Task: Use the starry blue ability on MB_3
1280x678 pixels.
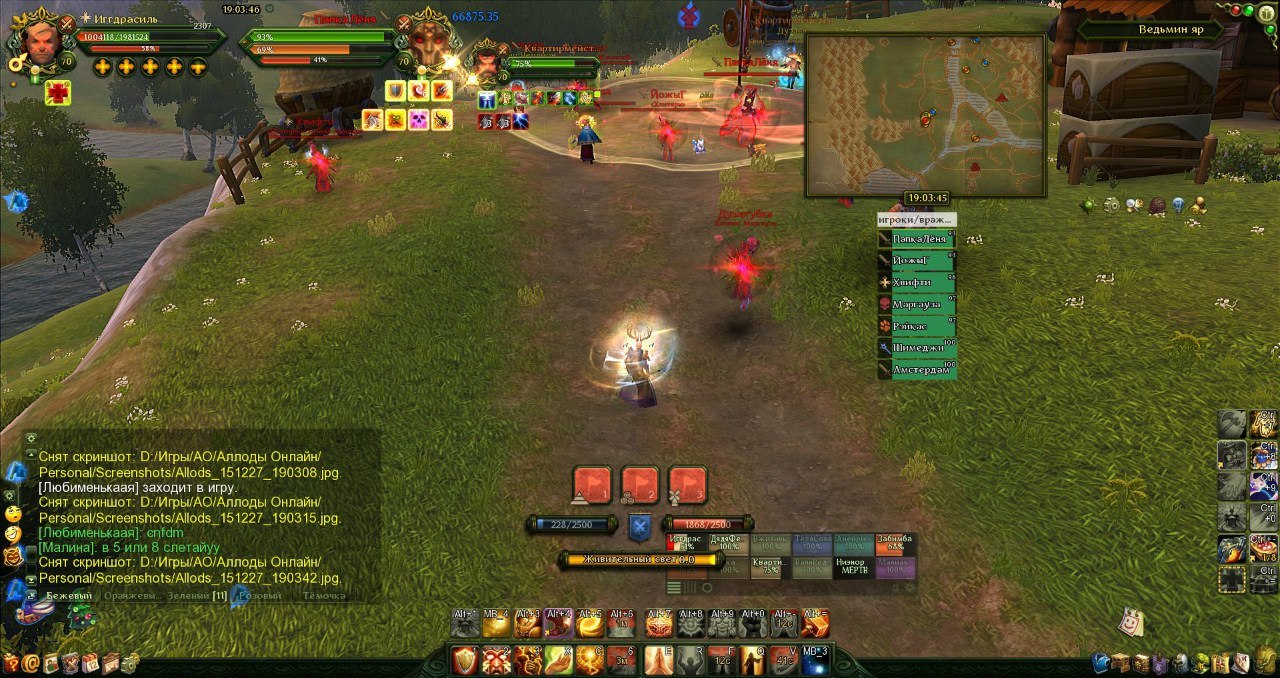Action: (816, 660)
